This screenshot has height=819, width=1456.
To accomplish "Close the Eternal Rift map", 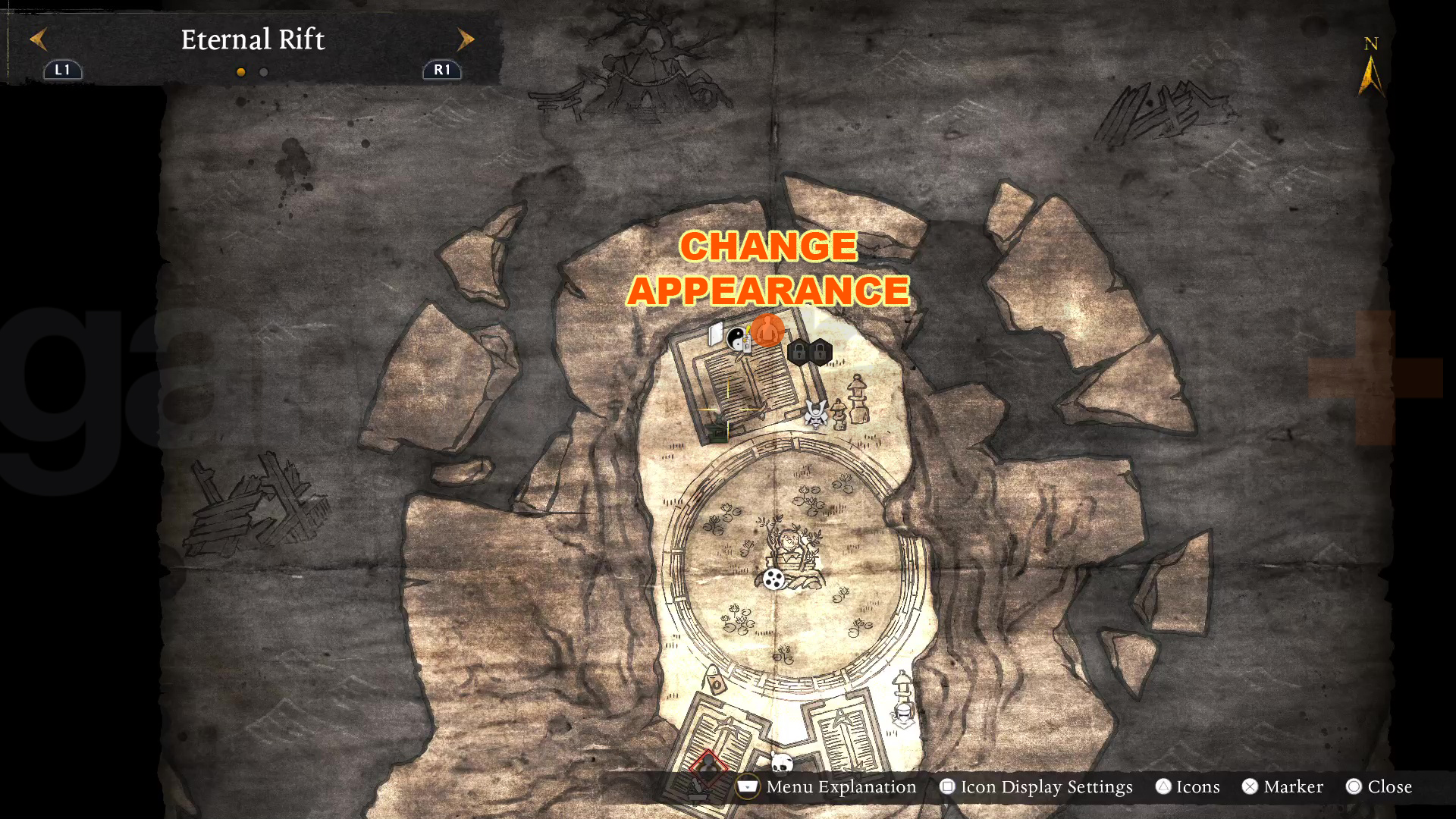I will (1357, 787).
